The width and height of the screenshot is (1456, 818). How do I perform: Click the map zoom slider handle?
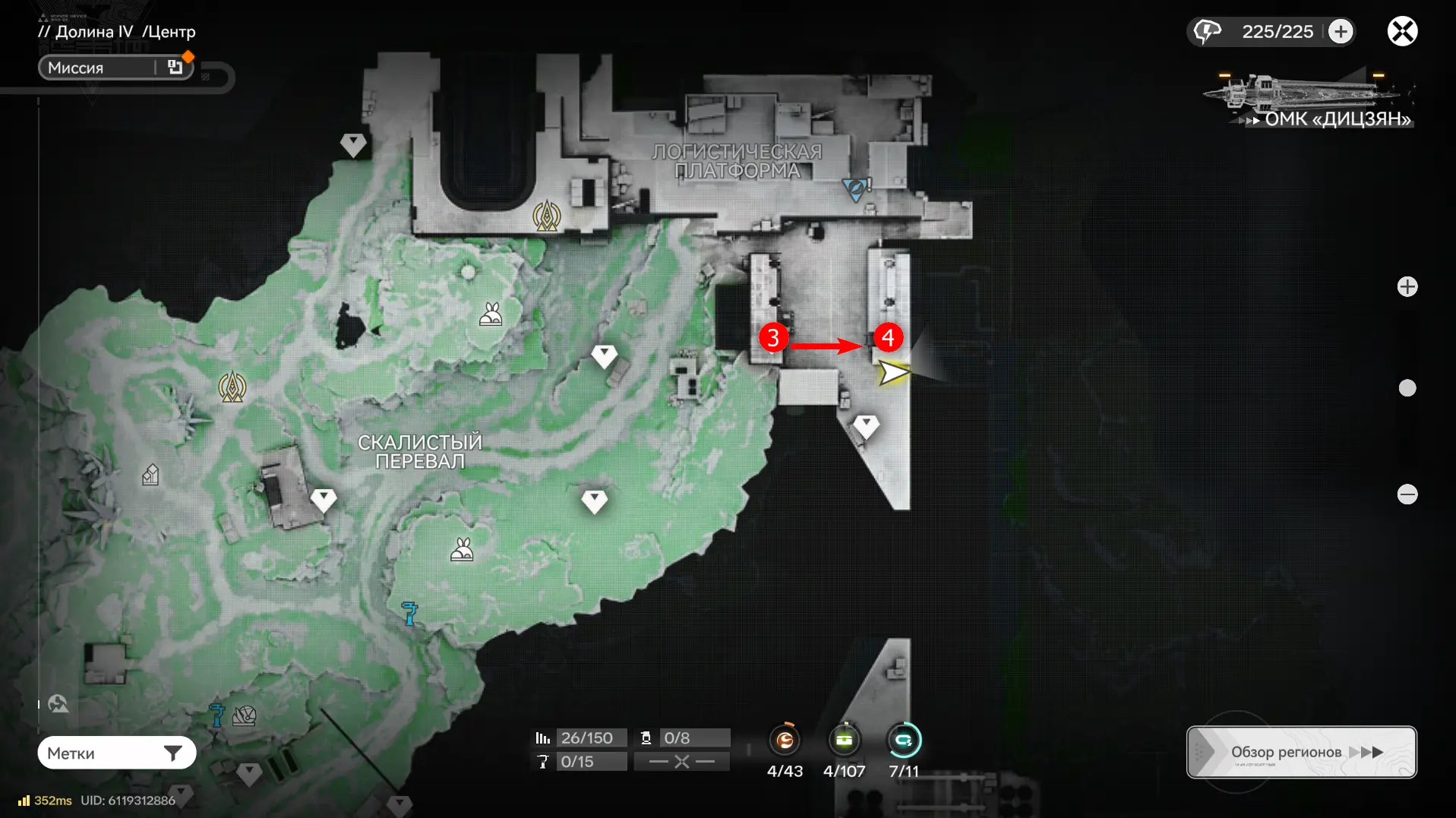pyautogui.click(x=1407, y=388)
